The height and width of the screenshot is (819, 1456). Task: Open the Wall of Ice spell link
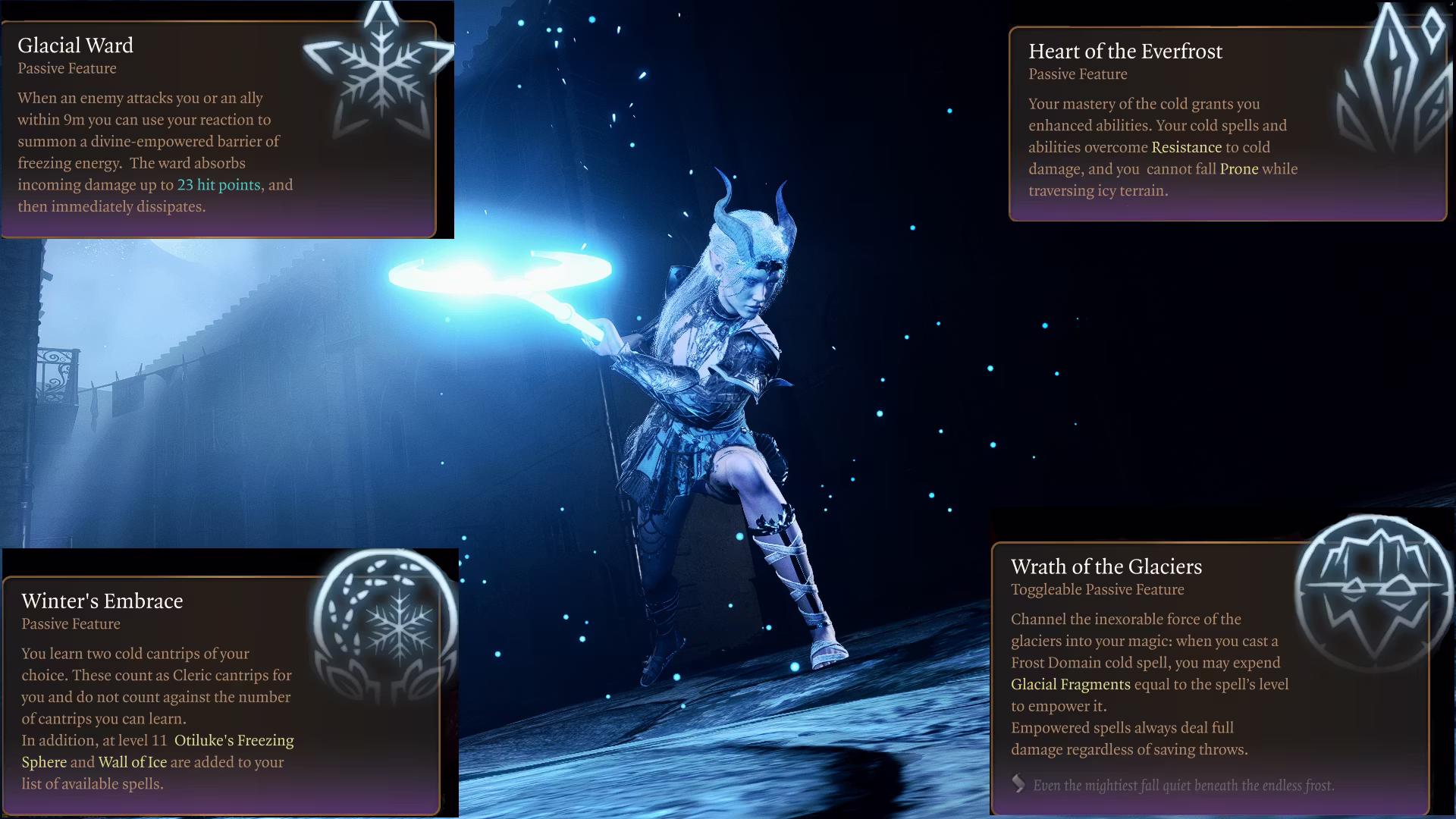[132, 762]
